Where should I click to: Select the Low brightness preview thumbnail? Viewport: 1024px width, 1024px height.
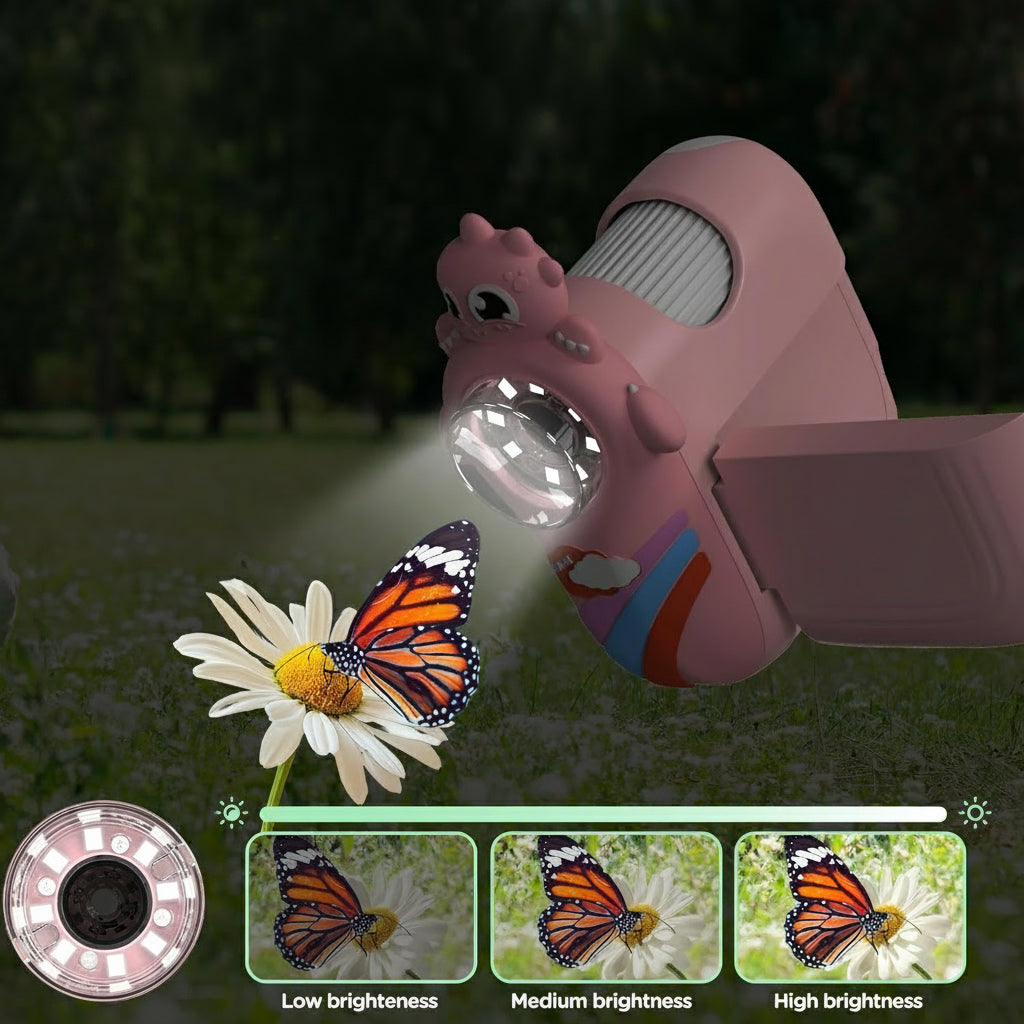(x=360, y=907)
